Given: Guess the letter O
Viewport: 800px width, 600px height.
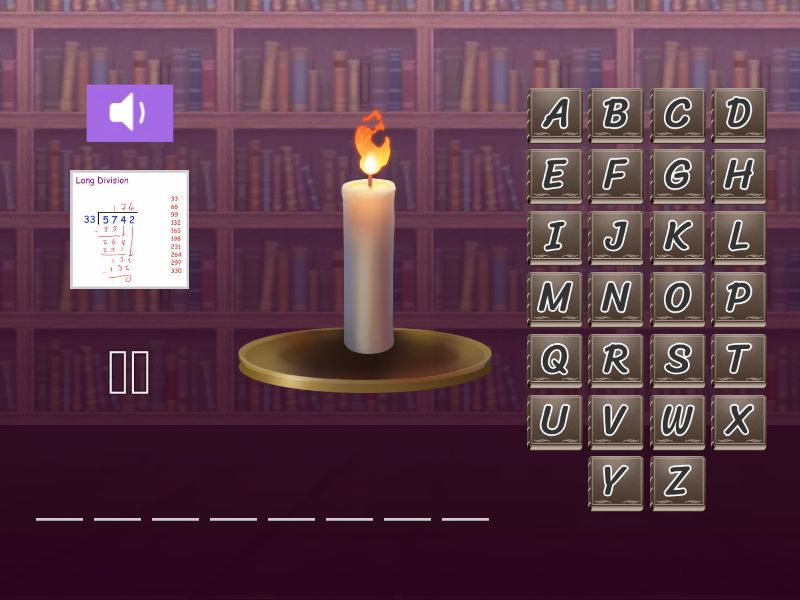Looking at the screenshot, I should (678, 298).
